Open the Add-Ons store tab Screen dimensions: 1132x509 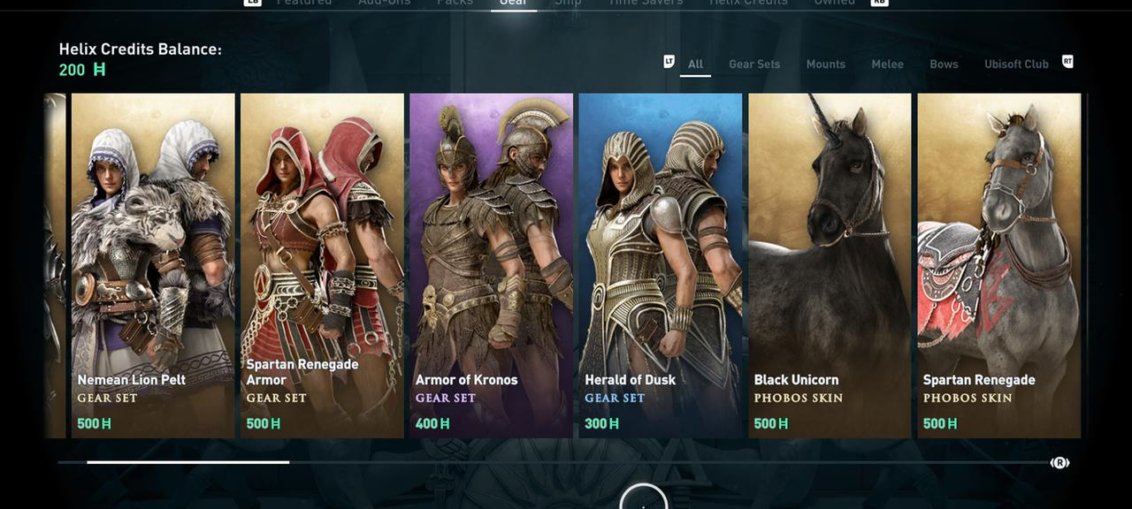[385, 3]
